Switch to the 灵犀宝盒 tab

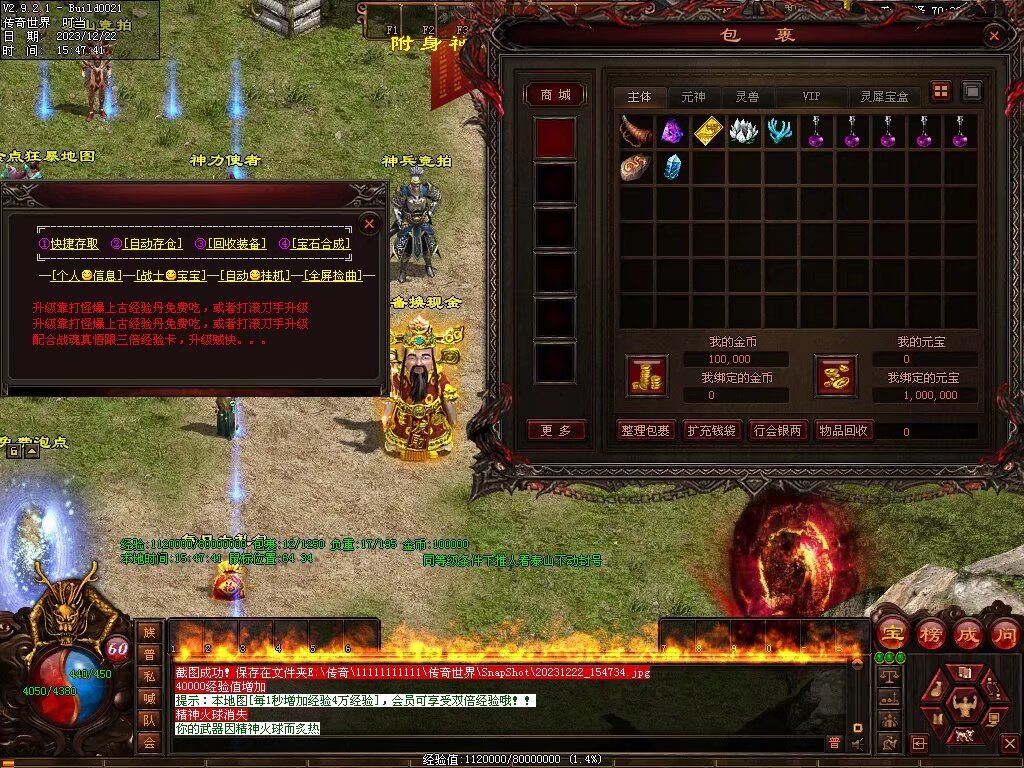pyautogui.click(x=885, y=97)
